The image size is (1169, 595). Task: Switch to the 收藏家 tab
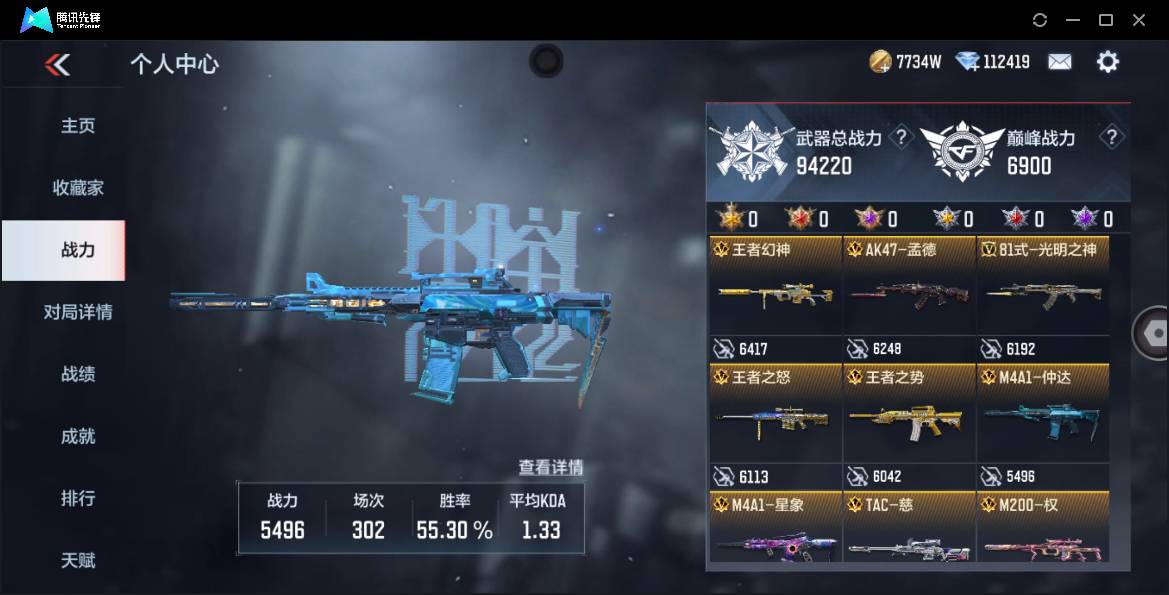pos(78,188)
